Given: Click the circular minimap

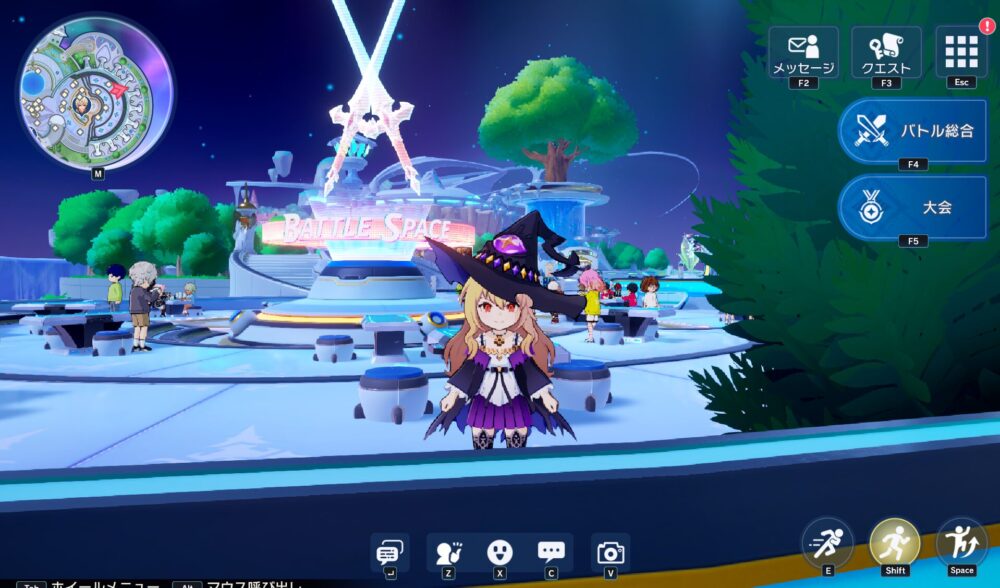Looking at the screenshot, I should pyautogui.click(x=95, y=92).
